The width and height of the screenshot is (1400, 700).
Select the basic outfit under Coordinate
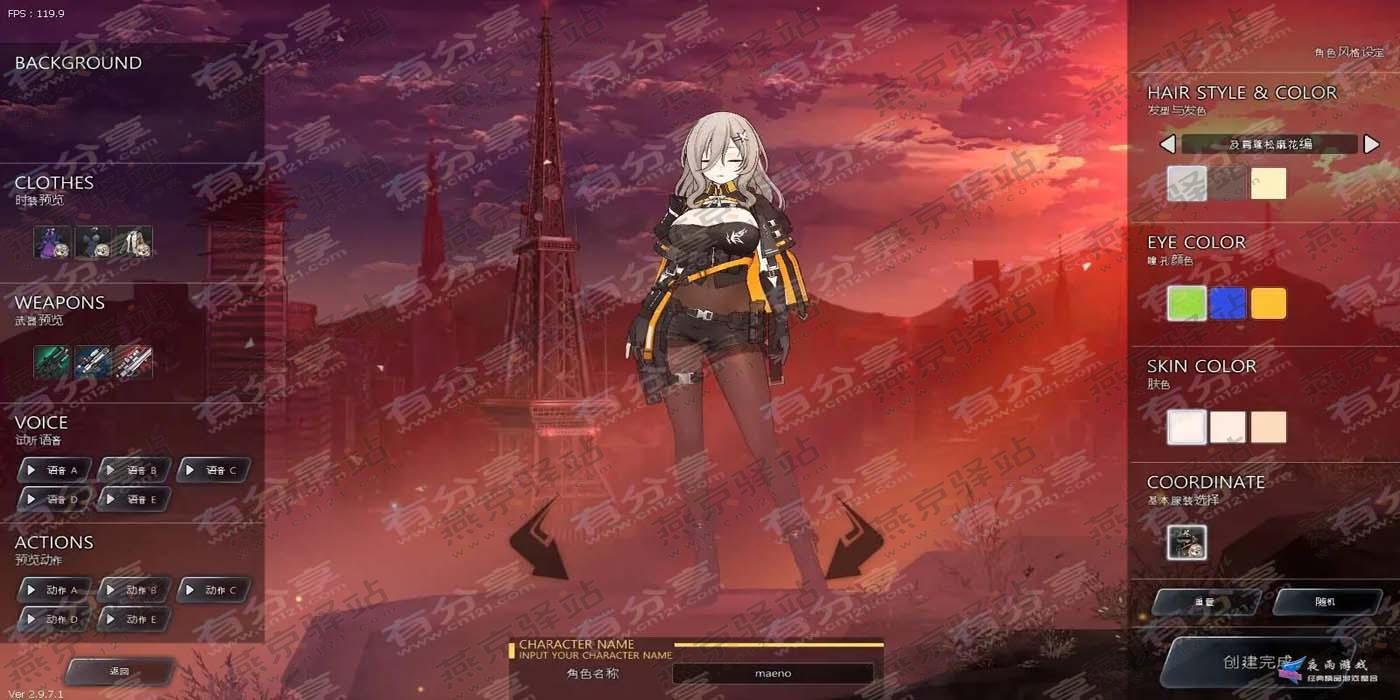click(1187, 543)
